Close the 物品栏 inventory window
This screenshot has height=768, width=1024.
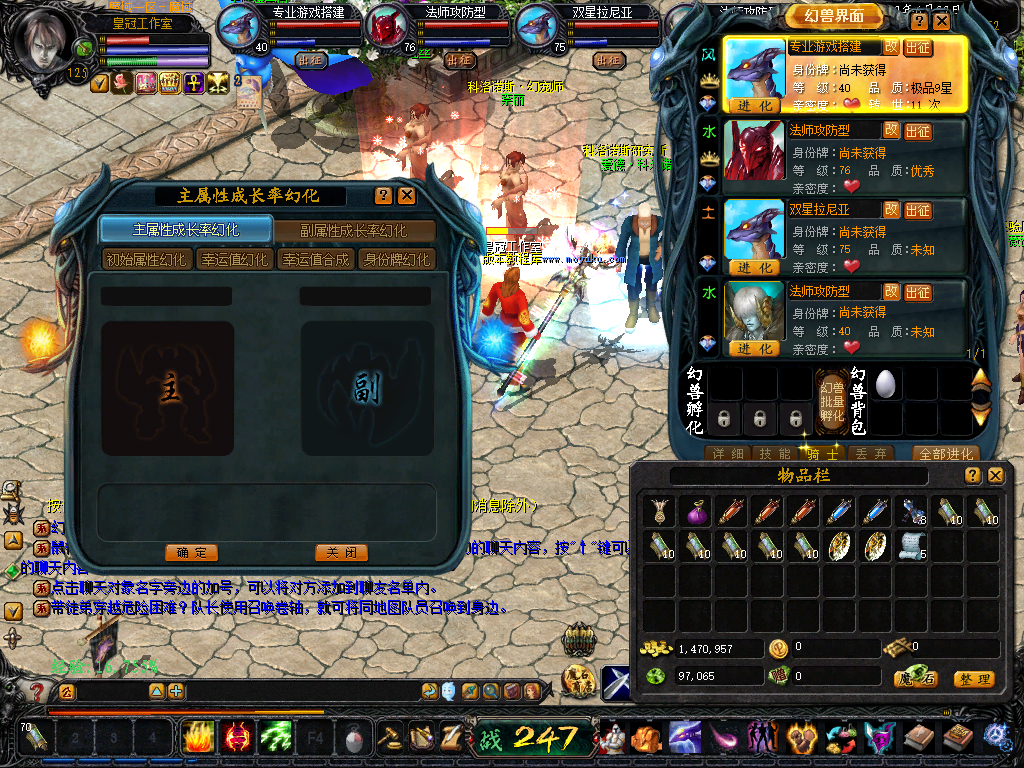996,476
